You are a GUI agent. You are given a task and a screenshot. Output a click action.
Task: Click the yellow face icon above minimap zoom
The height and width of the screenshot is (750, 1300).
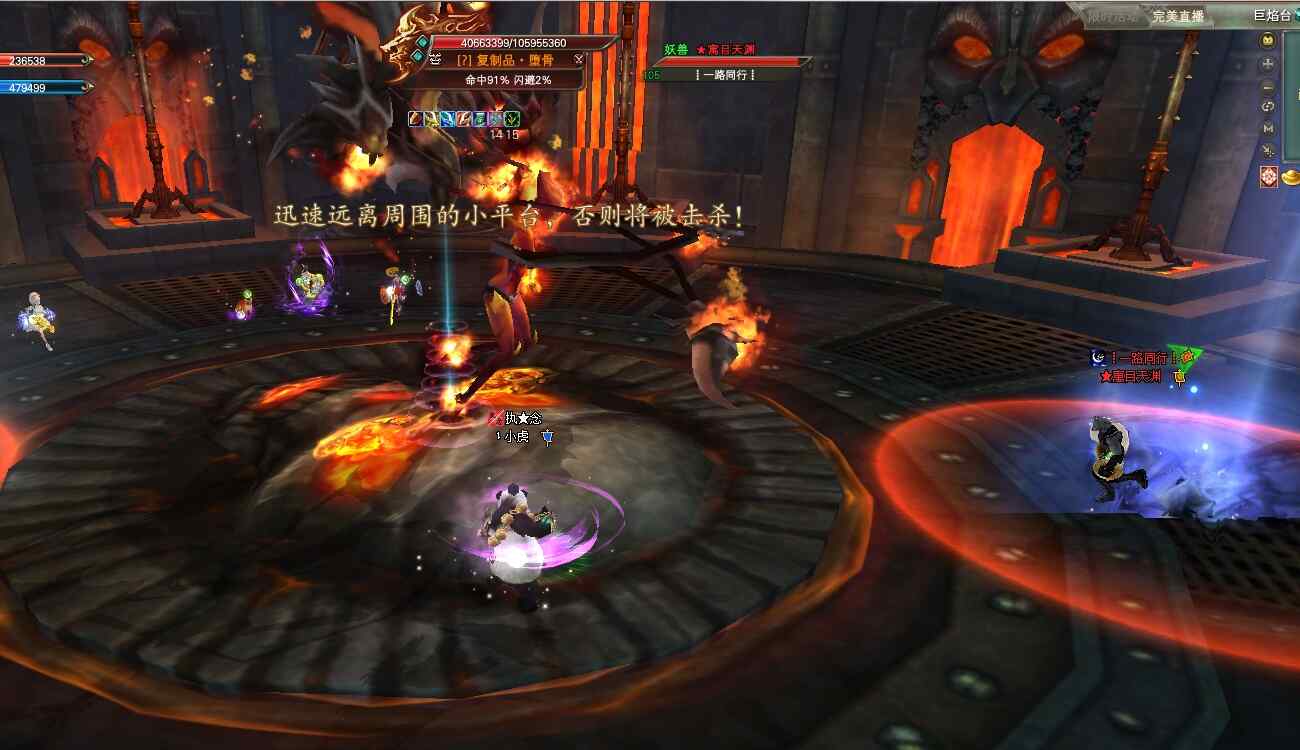[x=1268, y=41]
